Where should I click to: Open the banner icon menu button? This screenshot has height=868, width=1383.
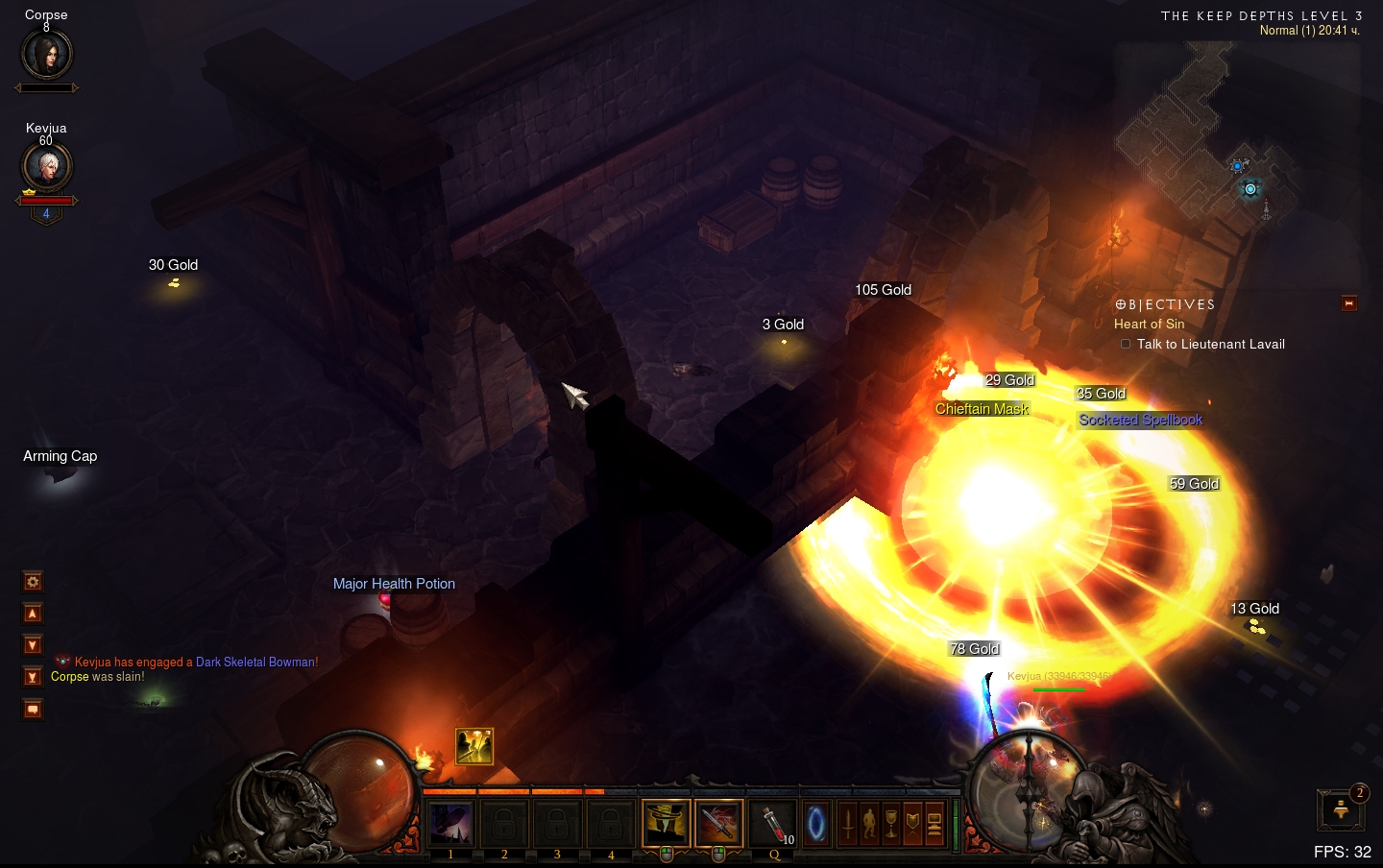point(912,823)
